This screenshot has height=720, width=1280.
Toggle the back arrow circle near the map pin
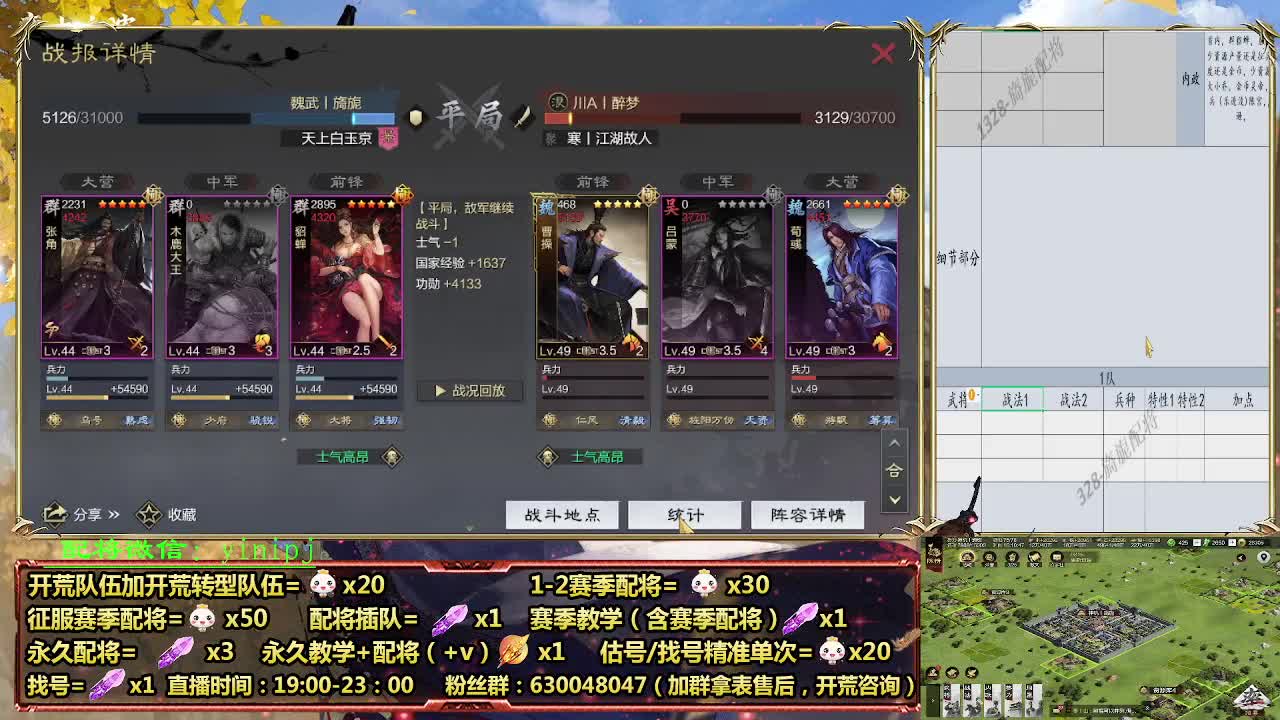[x=1240, y=557]
